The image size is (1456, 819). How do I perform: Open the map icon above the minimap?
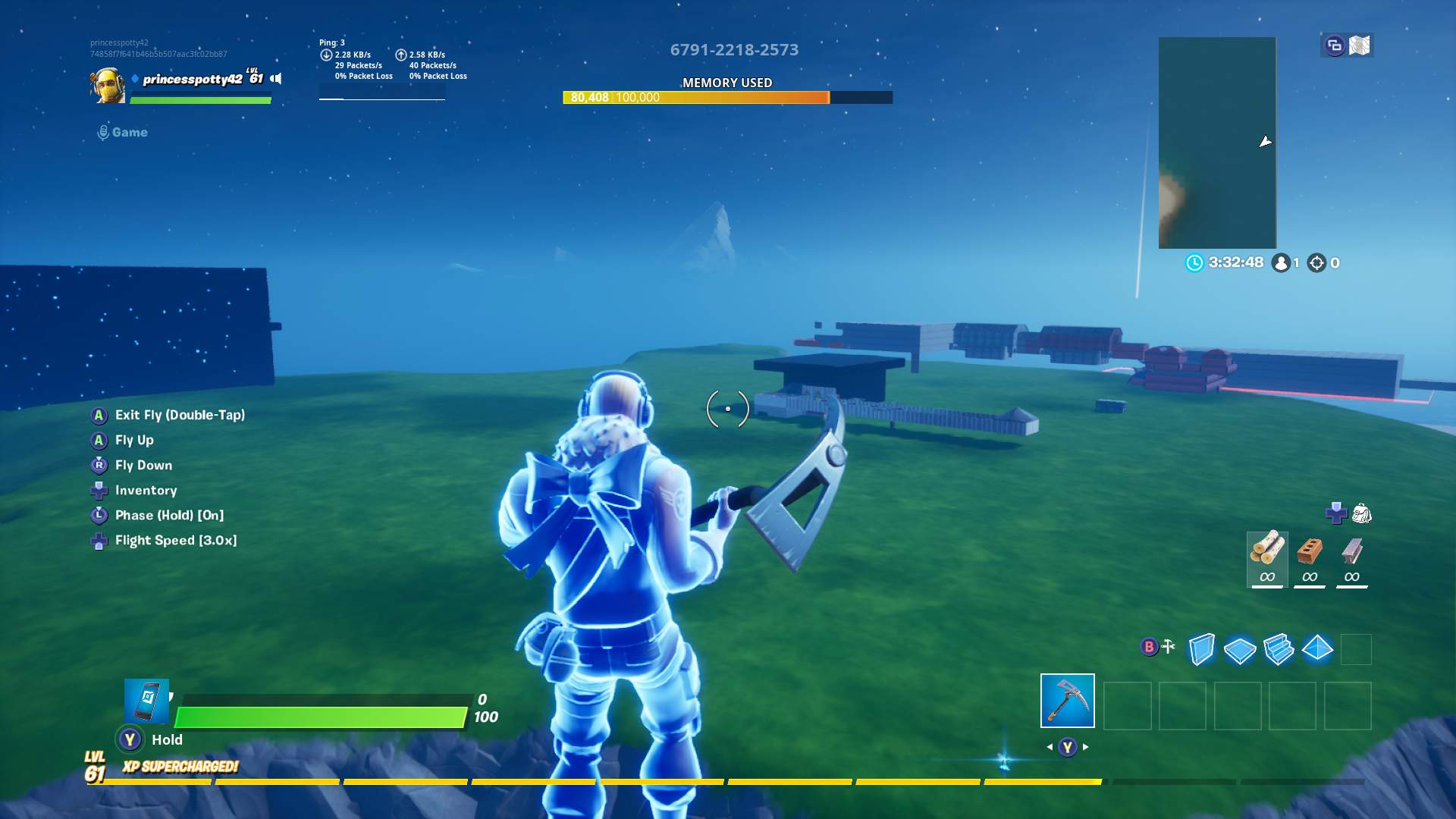click(x=1361, y=45)
